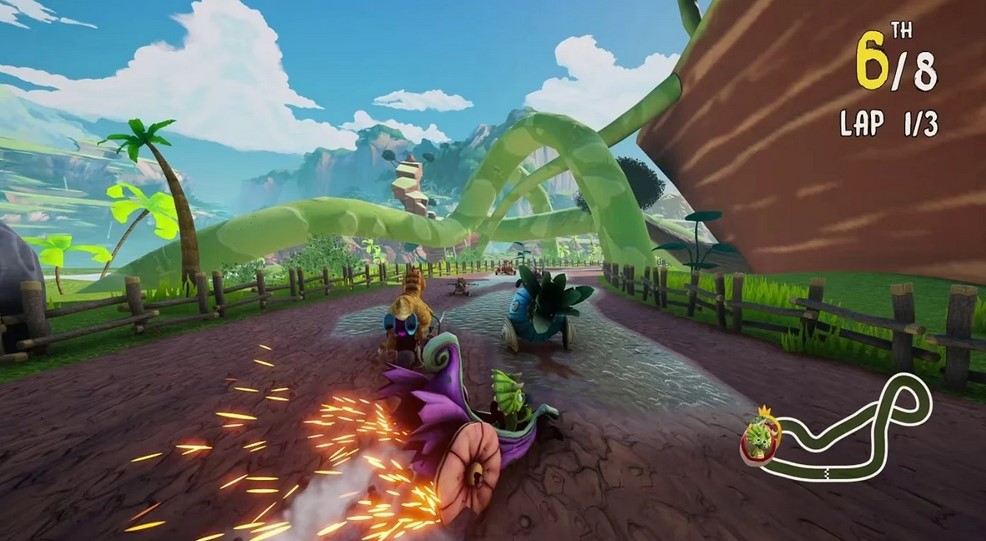This screenshot has height=541, width=986.
Task: Select the player marker on the minimap
Action: point(759,436)
